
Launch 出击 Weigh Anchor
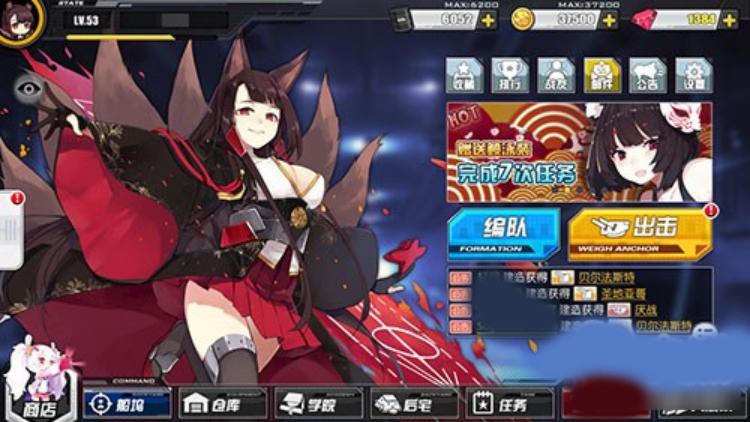pyautogui.click(x=639, y=233)
